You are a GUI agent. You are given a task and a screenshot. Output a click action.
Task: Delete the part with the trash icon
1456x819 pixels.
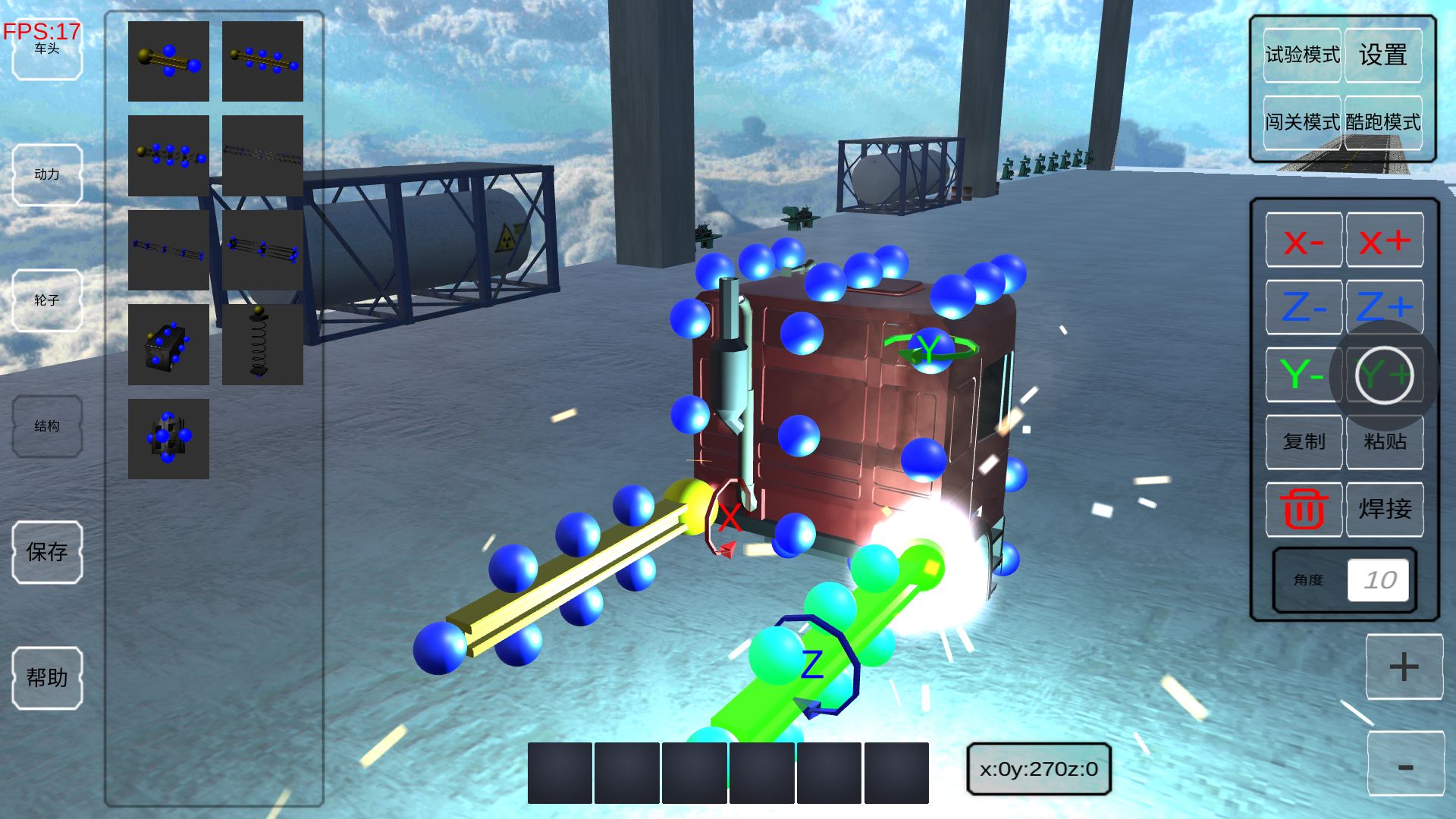pyautogui.click(x=1304, y=509)
